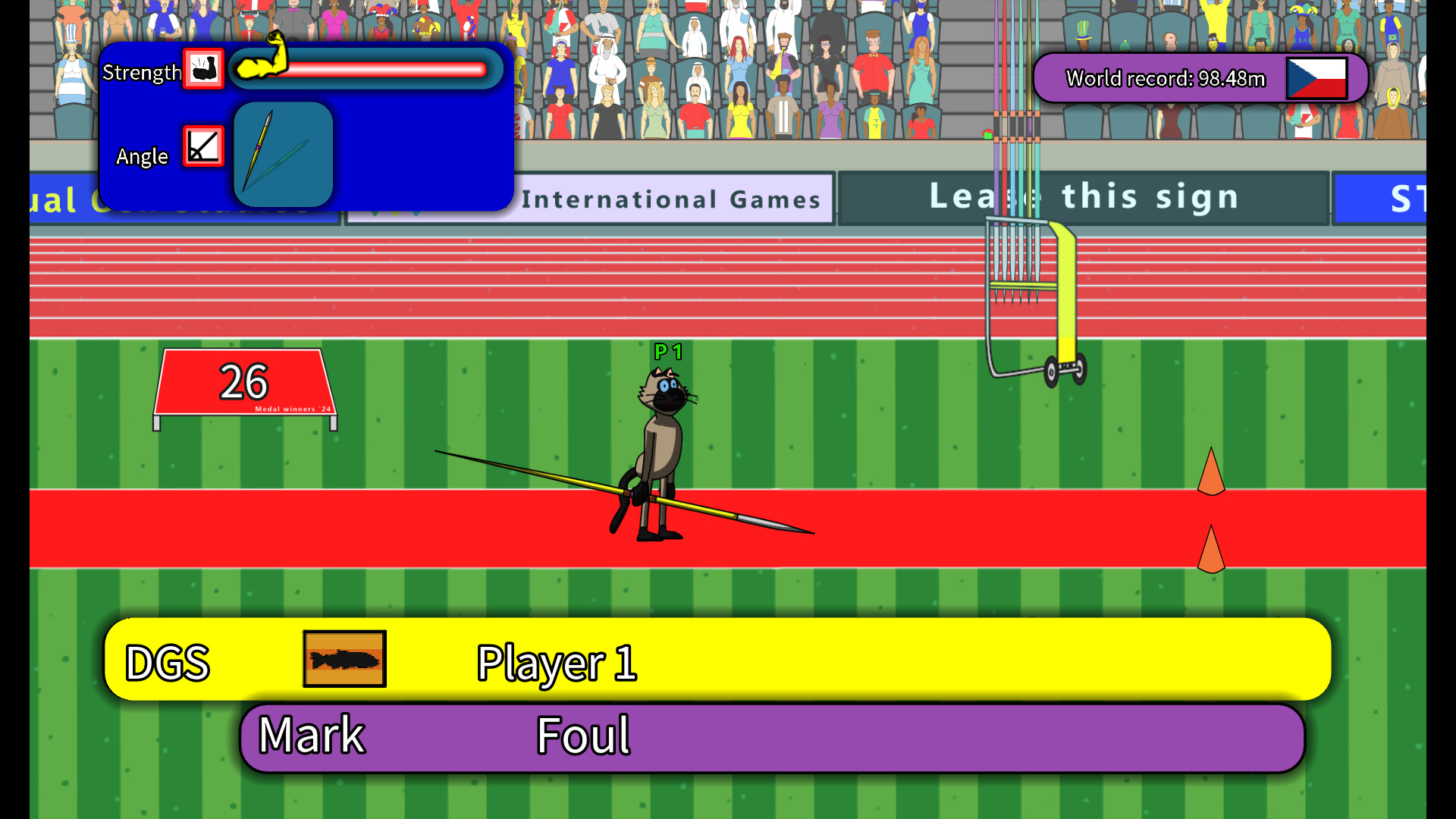The image size is (1456, 819).
Task: Click the P1 marker above the cat
Action: [667, 352]
